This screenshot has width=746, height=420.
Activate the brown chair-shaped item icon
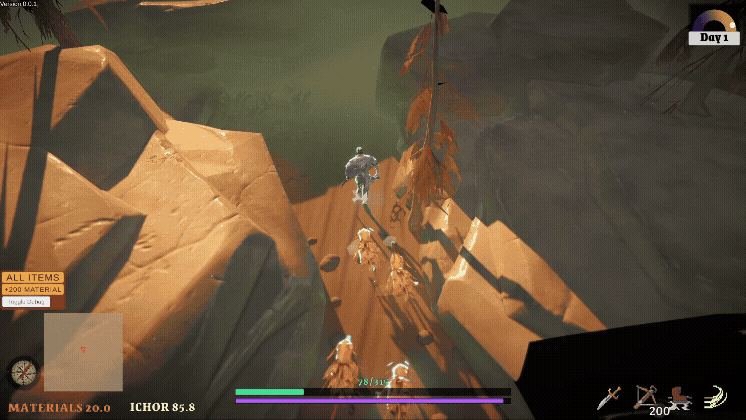680,397
